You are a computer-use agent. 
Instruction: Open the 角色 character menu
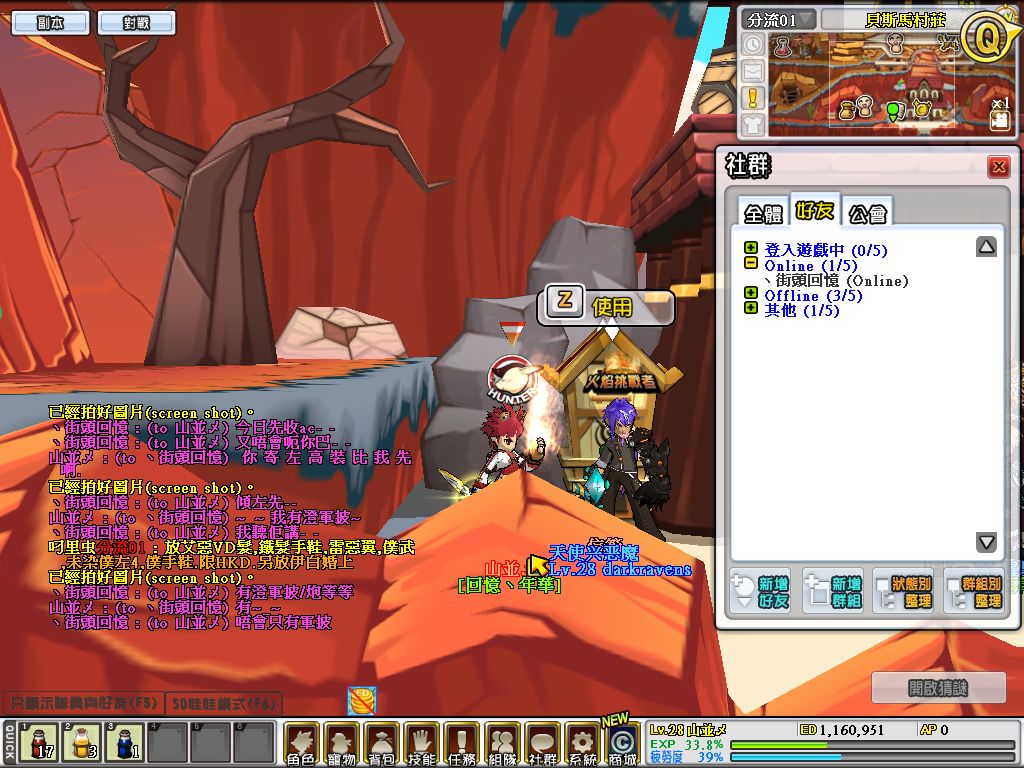[x=301, y=745]
